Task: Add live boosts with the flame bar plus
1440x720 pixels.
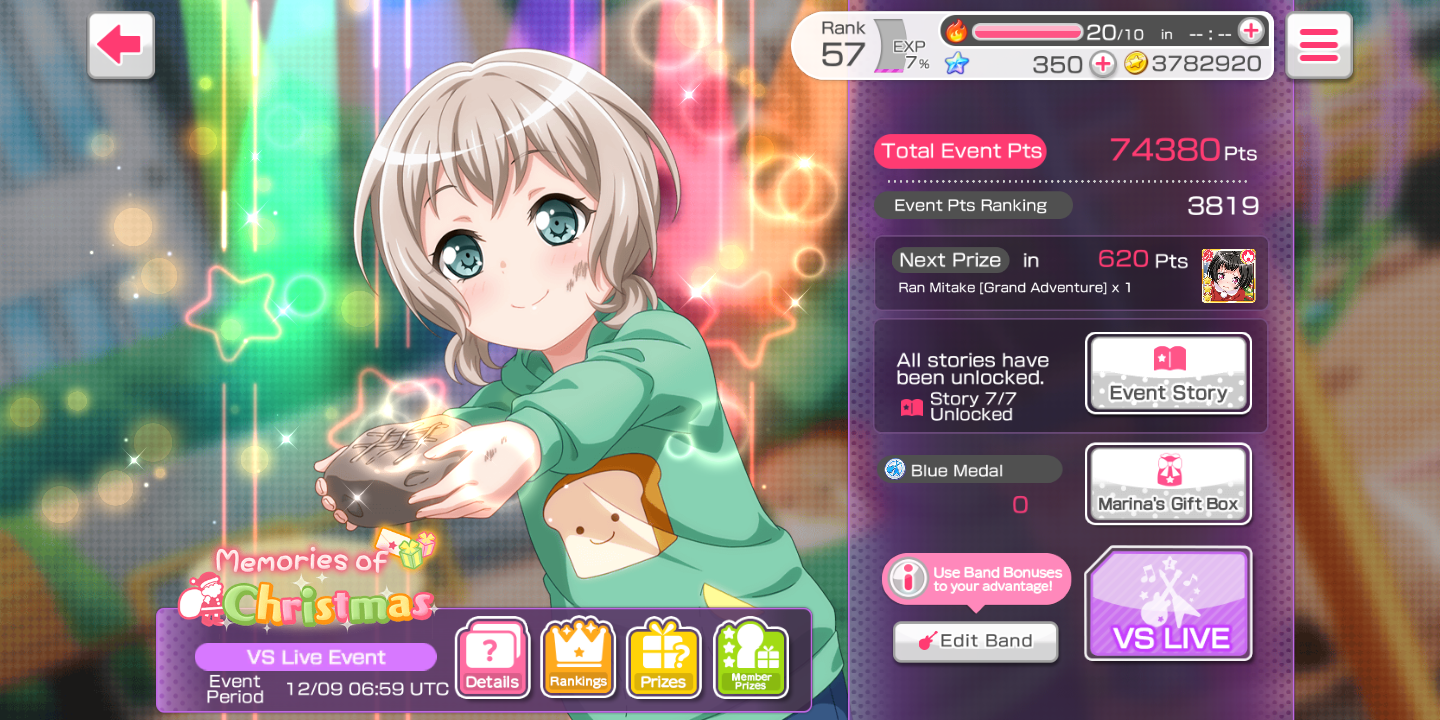Action: [x=1250, y=32]
